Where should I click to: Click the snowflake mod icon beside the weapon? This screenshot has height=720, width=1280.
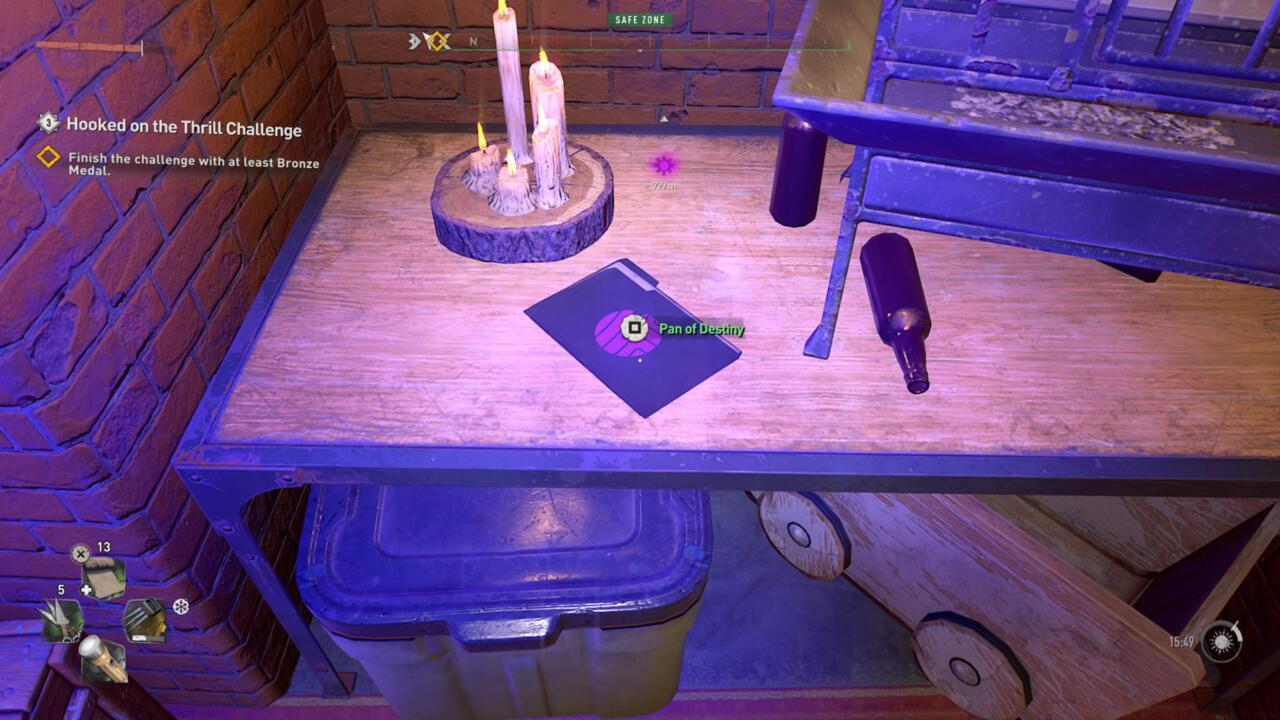coord(180,606)
